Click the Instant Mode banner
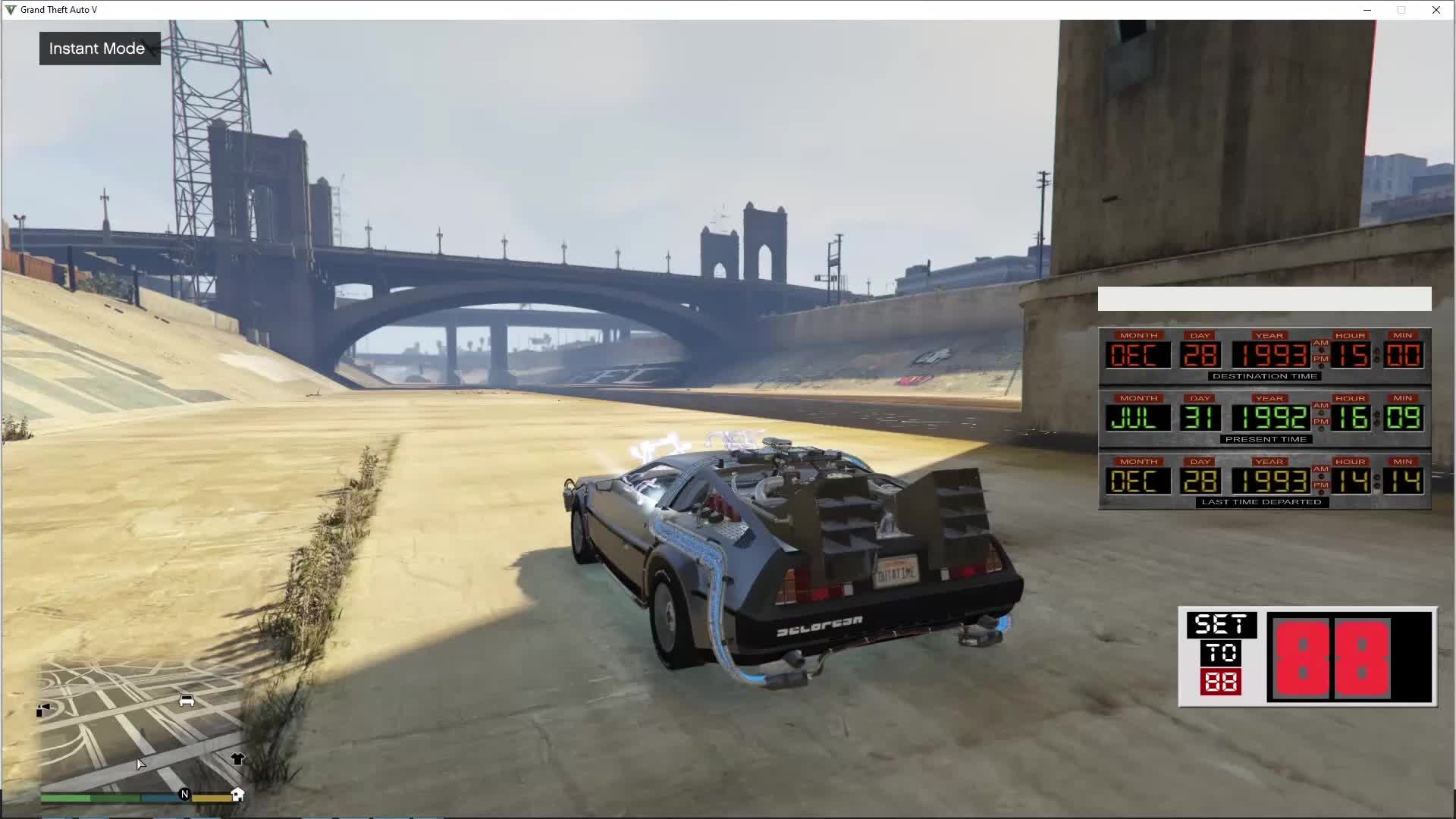The width and height of the screenshot is (1456, 819). [99, 48]
